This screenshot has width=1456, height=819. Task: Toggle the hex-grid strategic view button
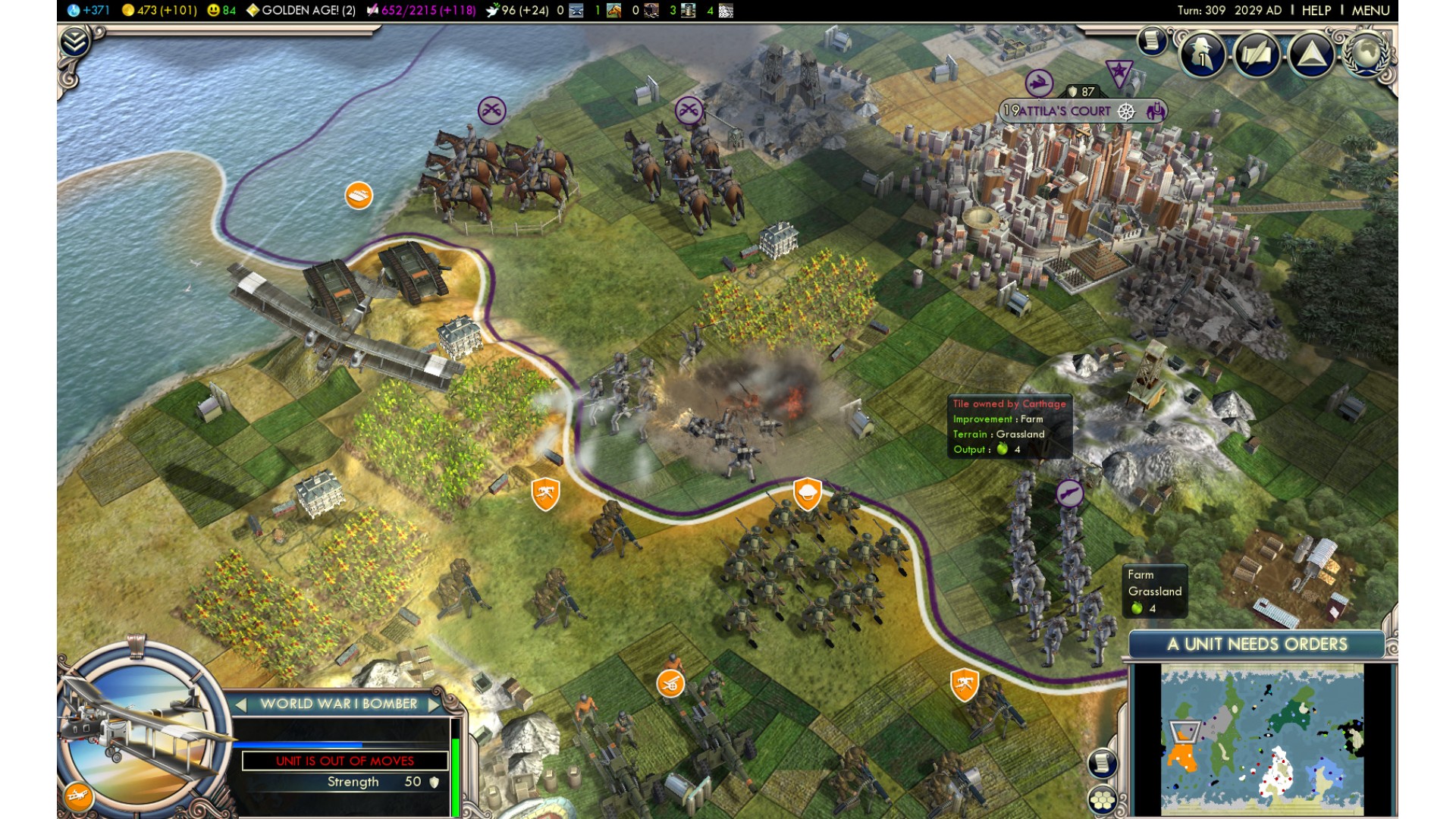tap(1103, 799)
